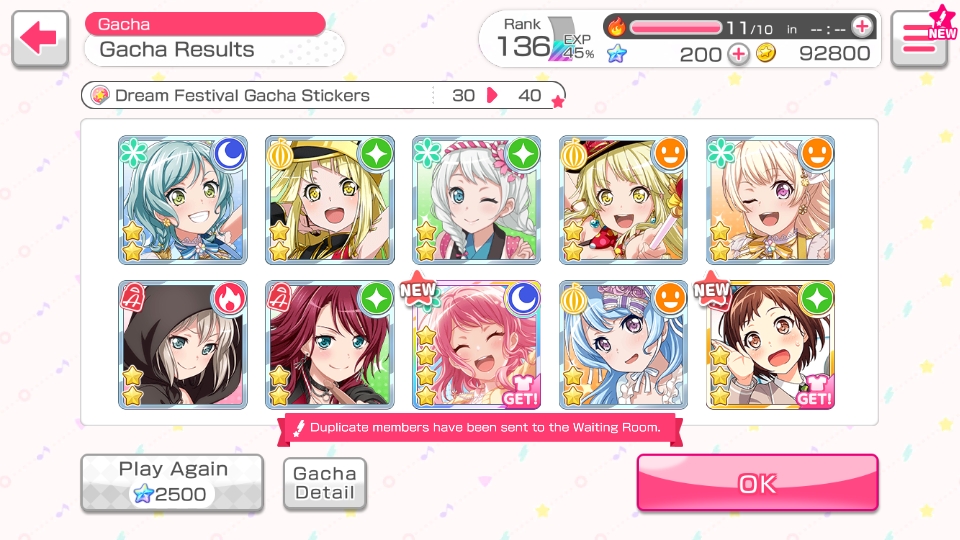Select the hooded gray-haired member card

pos(183,345)
